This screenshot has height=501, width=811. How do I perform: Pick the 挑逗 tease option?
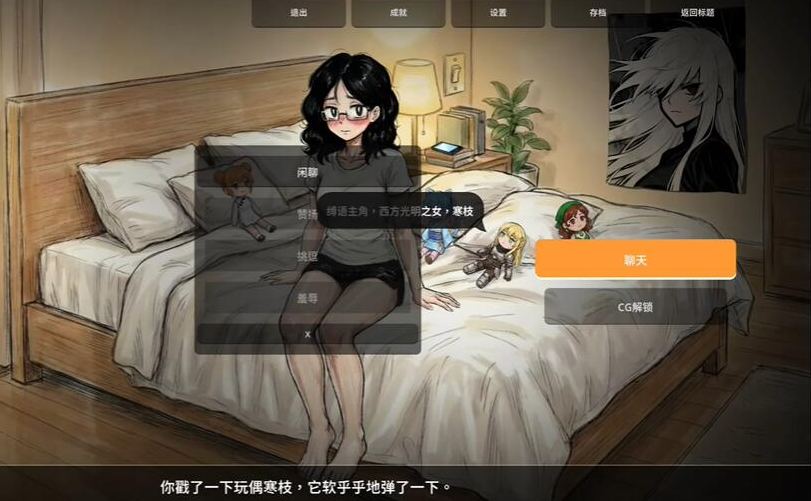click(307, 256)
